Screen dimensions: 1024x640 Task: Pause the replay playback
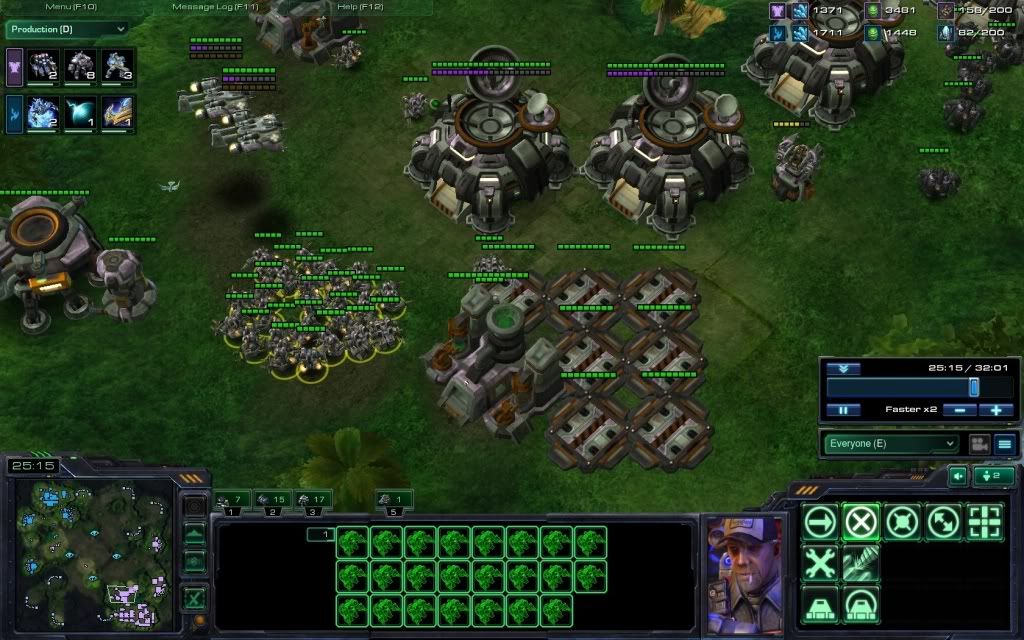[843, 410]
